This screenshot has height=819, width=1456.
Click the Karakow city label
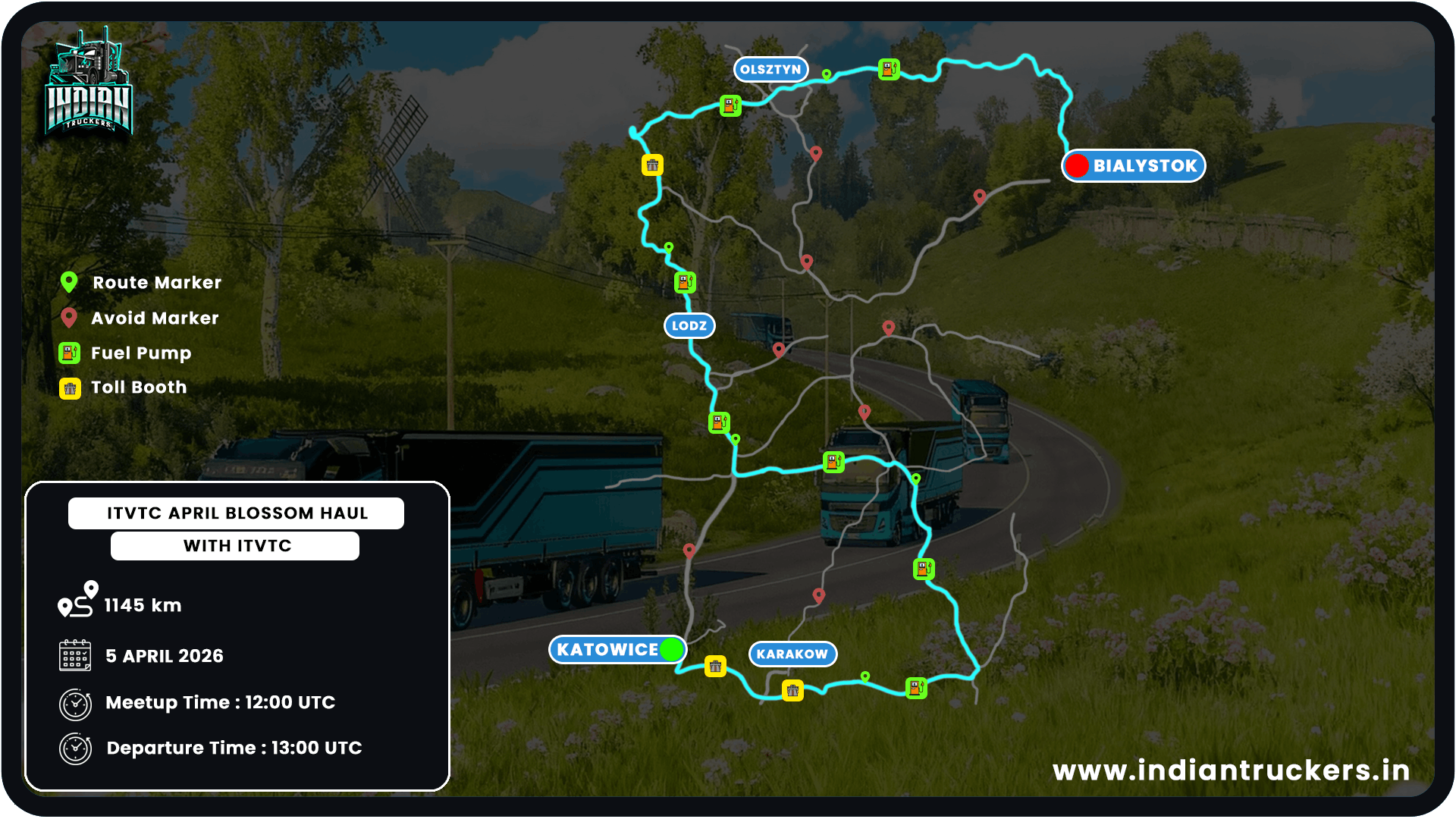click(792, 654)
